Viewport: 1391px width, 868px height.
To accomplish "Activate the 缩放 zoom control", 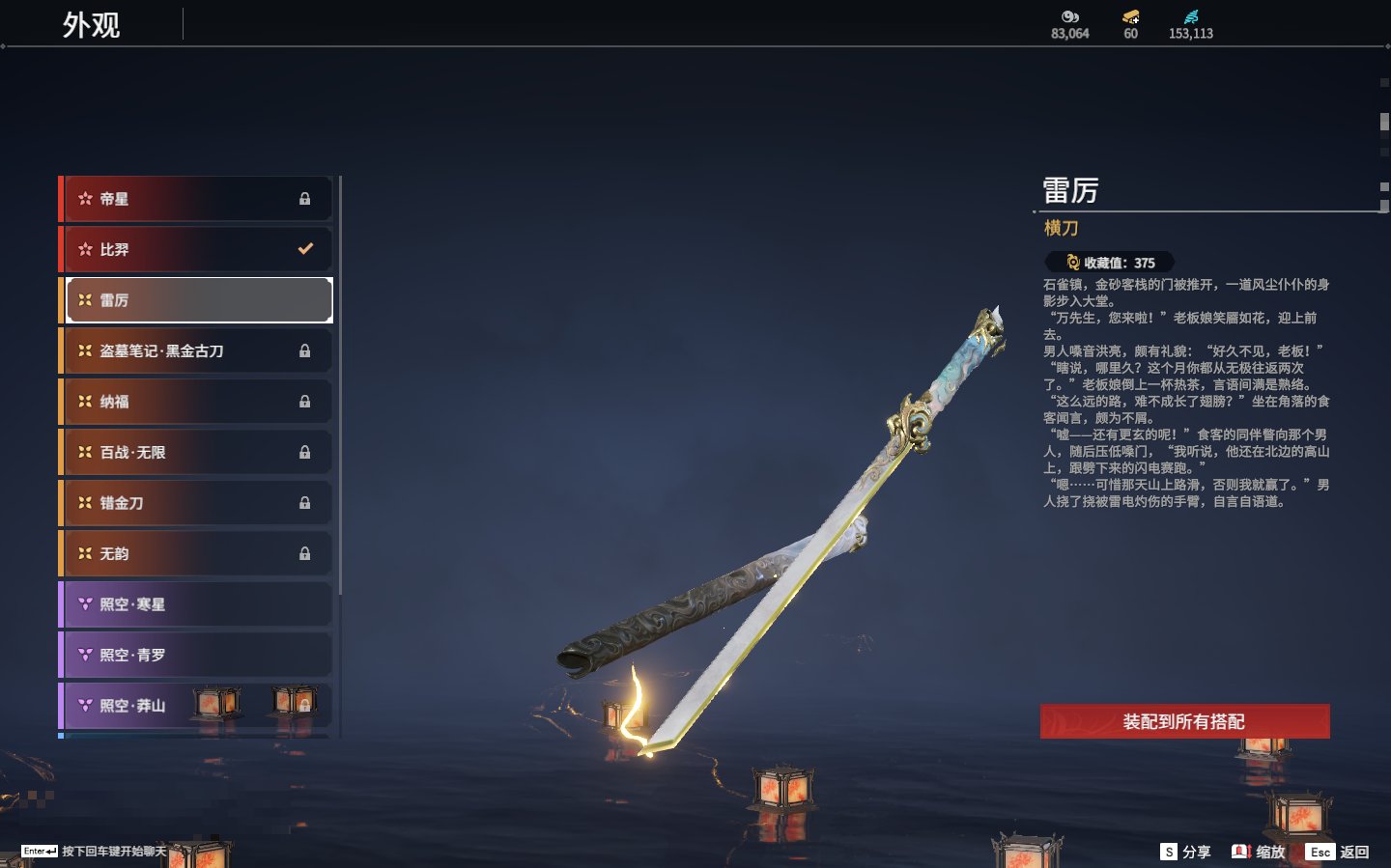I will click(x=1259, y=852).
